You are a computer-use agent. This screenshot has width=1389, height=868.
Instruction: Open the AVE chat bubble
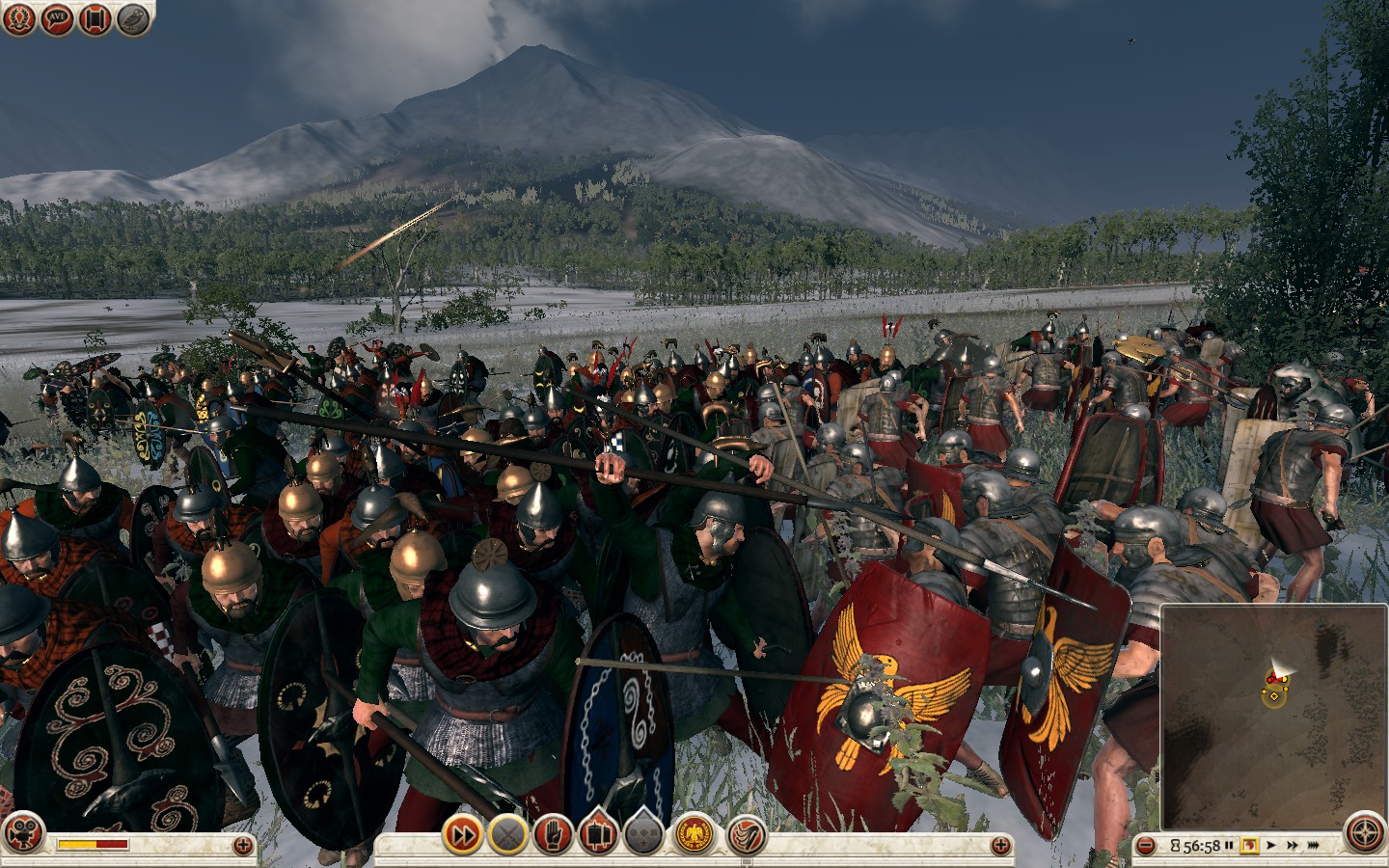[57, 19]
